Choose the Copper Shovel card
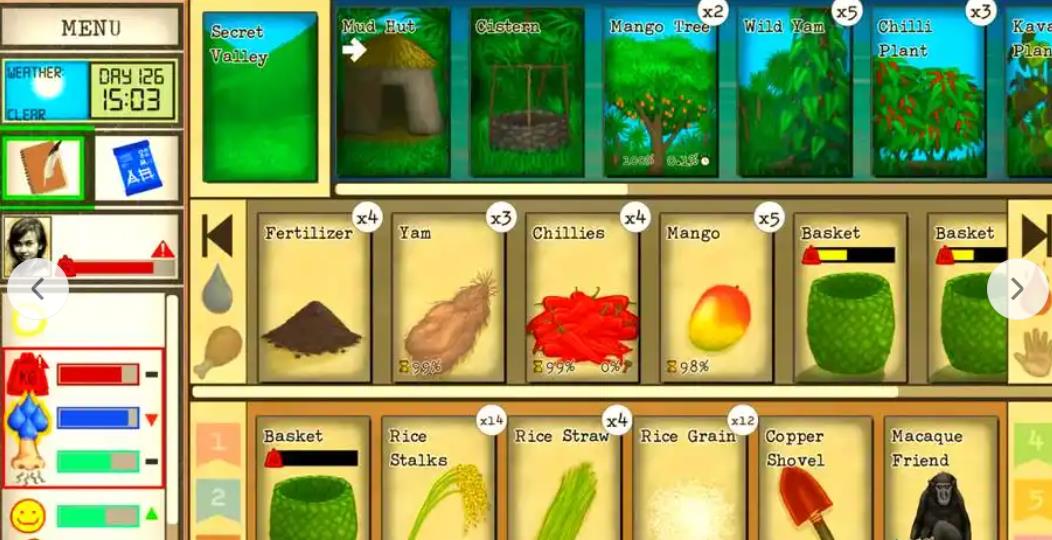This screenshot has height=540, width=1052. coord(814,480)
